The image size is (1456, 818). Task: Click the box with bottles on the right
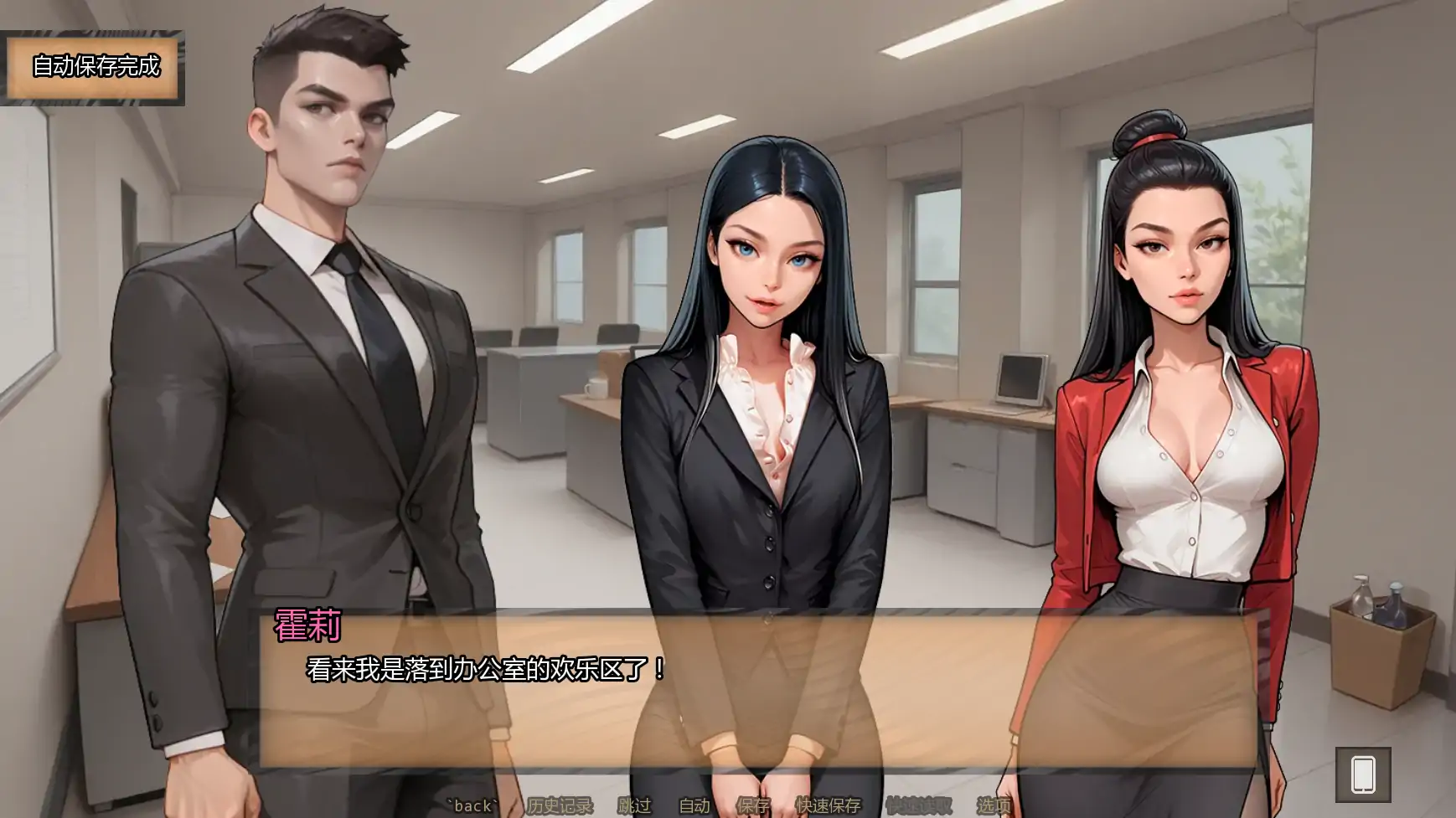[1382, 620]
